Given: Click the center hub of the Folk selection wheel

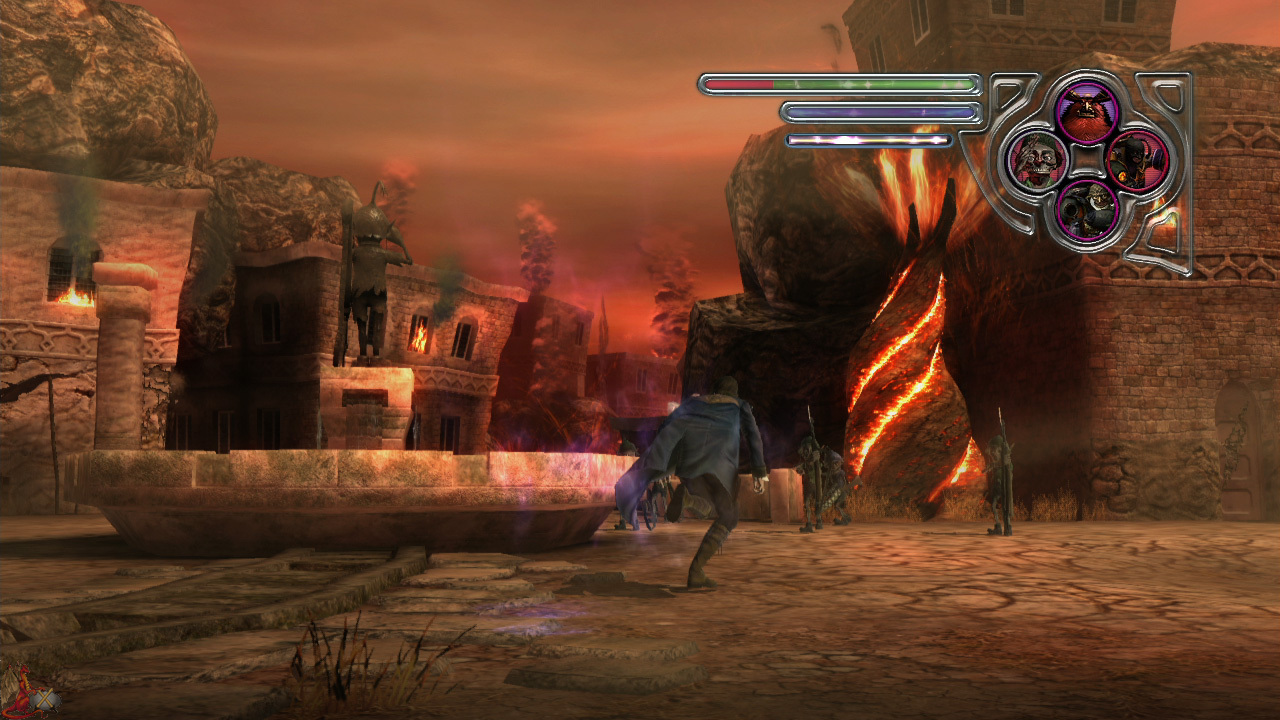Looking at the screenshot, I should 1086,162.
